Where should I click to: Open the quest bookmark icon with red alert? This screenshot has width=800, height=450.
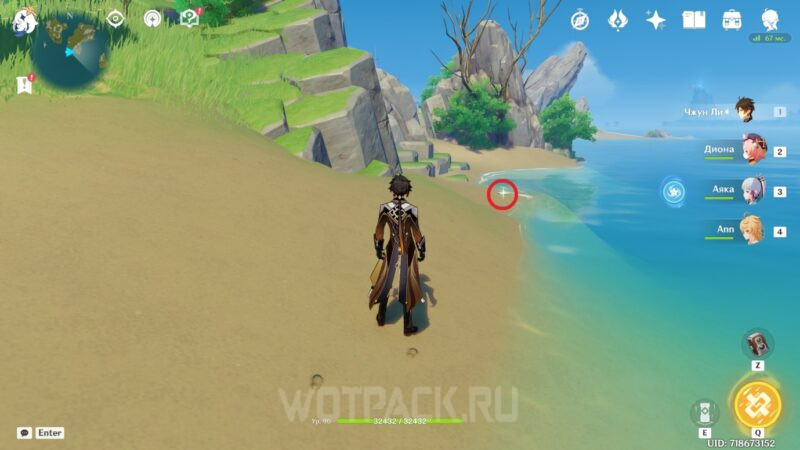[23, 86]
